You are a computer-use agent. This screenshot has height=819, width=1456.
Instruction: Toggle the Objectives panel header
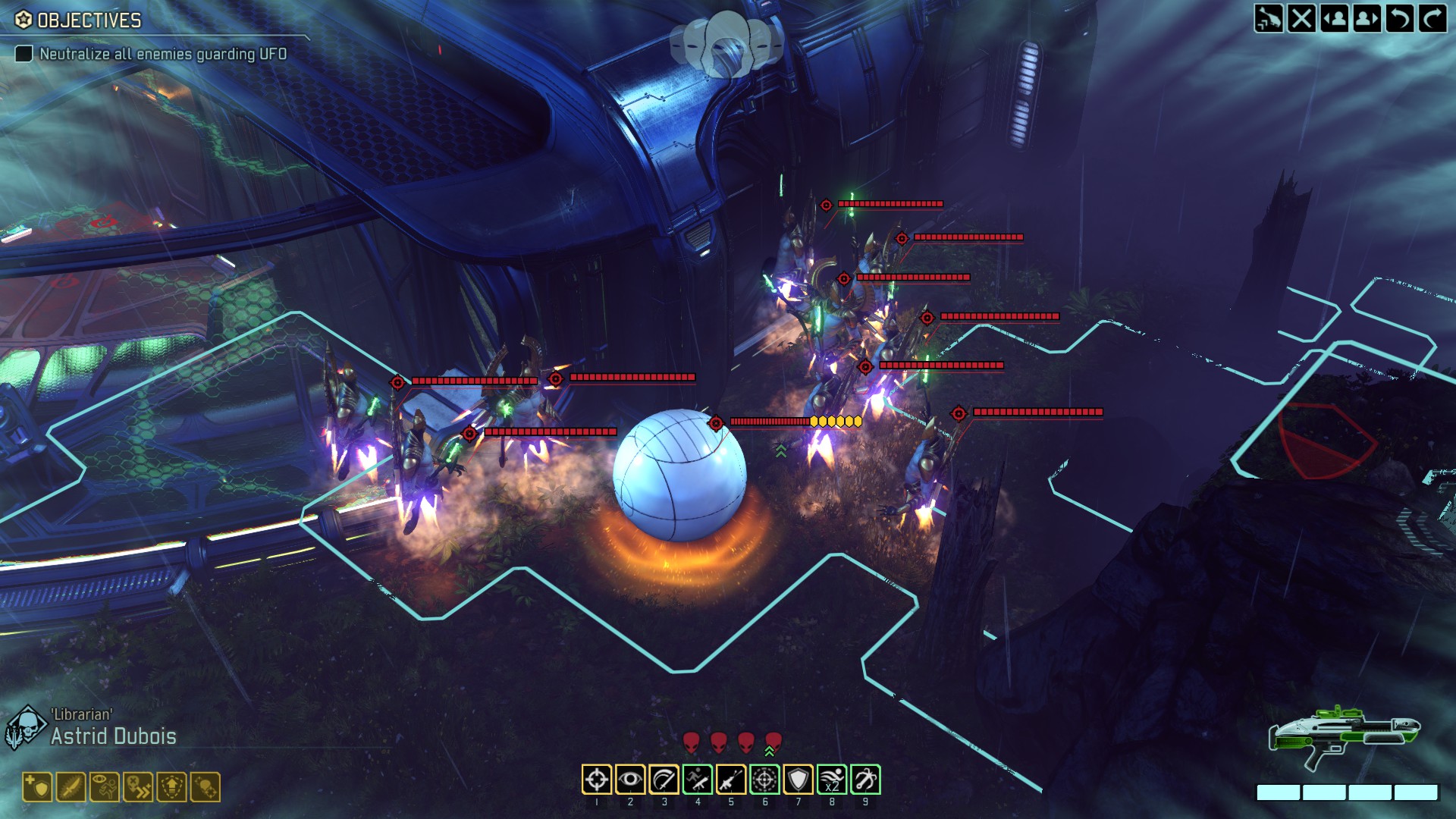[79, 20]
